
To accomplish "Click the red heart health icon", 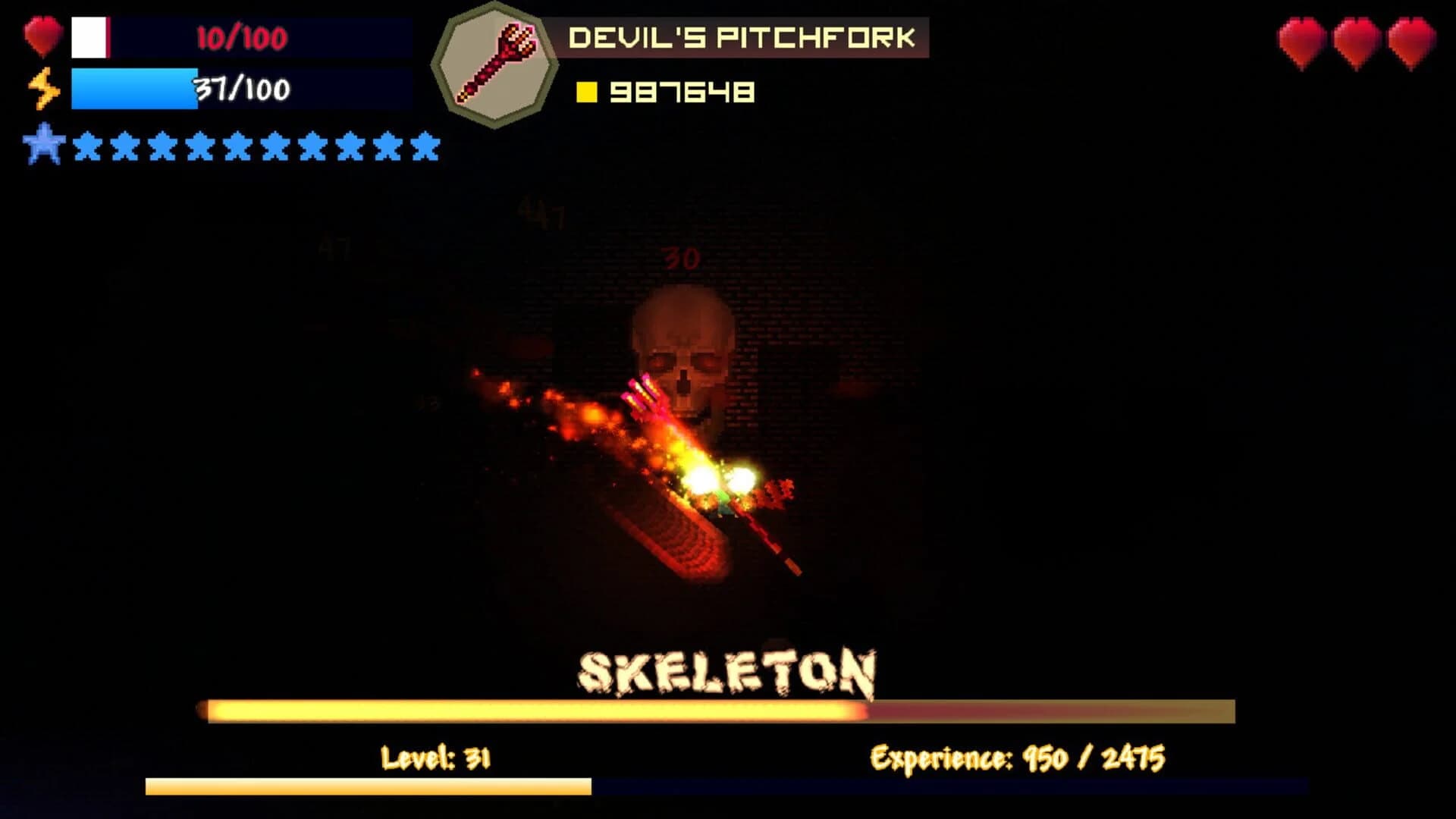I will 42,34.
